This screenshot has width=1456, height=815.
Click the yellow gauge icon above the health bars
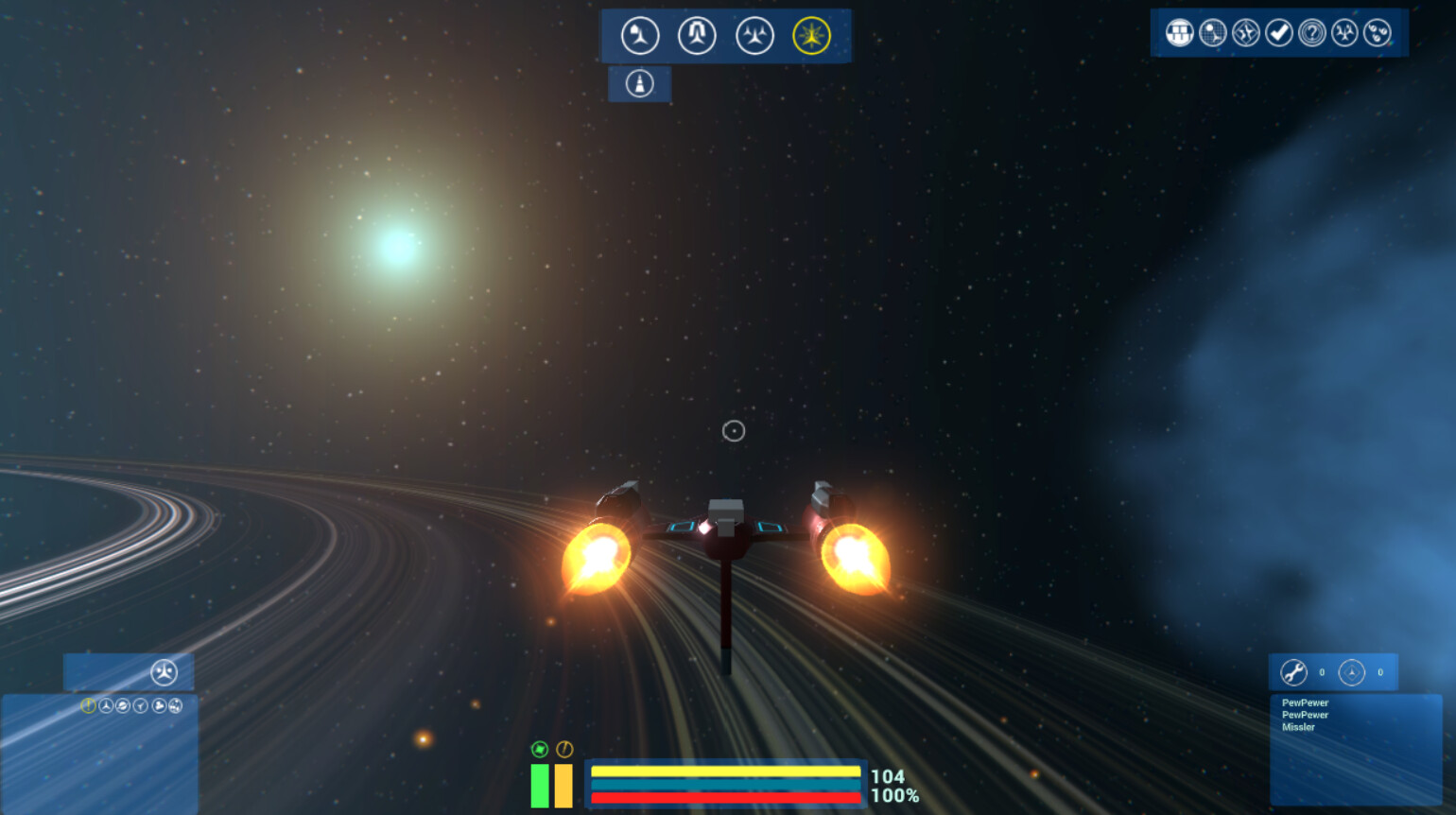(x=564, y=749)
